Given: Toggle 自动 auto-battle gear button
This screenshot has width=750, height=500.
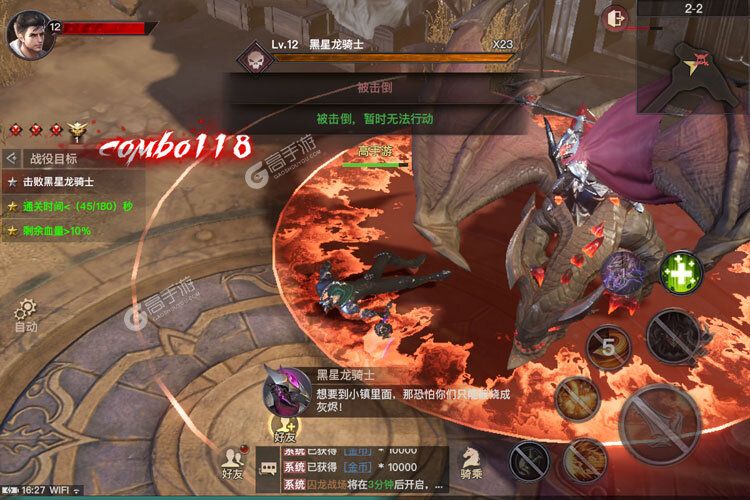Looking at the screenshot, I should (26, 312).
